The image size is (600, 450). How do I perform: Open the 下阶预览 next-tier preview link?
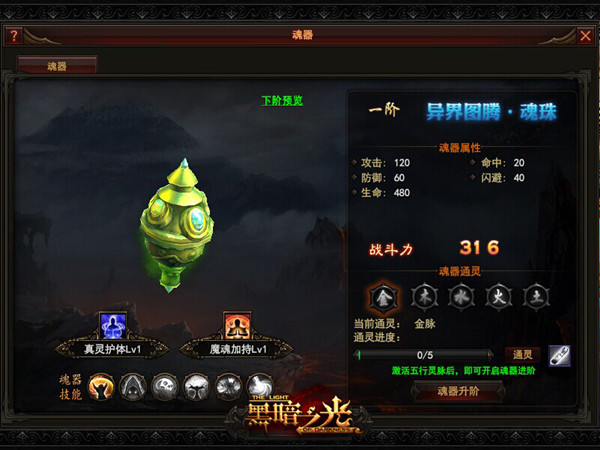281,100
